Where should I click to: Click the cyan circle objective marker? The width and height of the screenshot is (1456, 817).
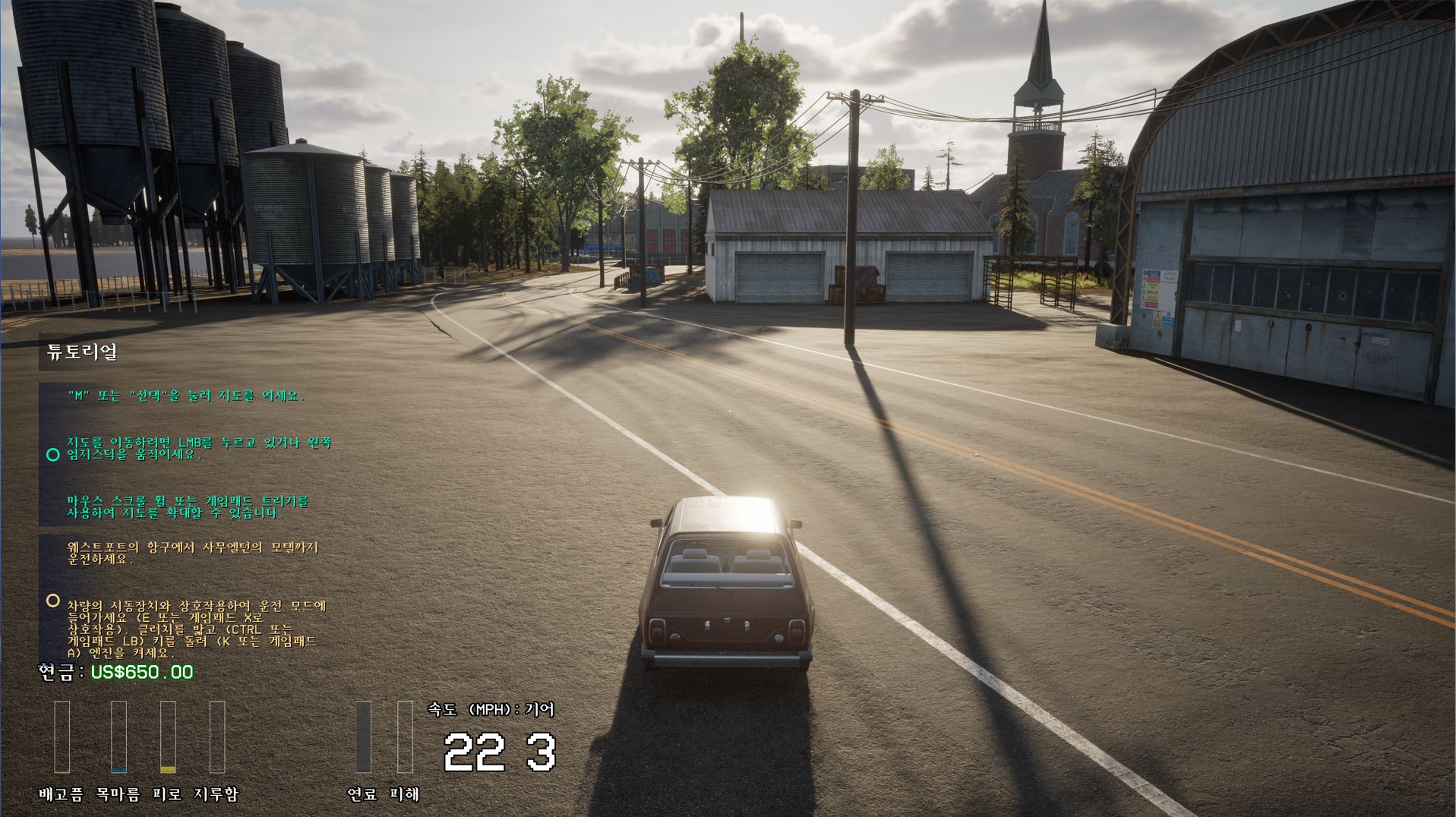pos(52,455)
